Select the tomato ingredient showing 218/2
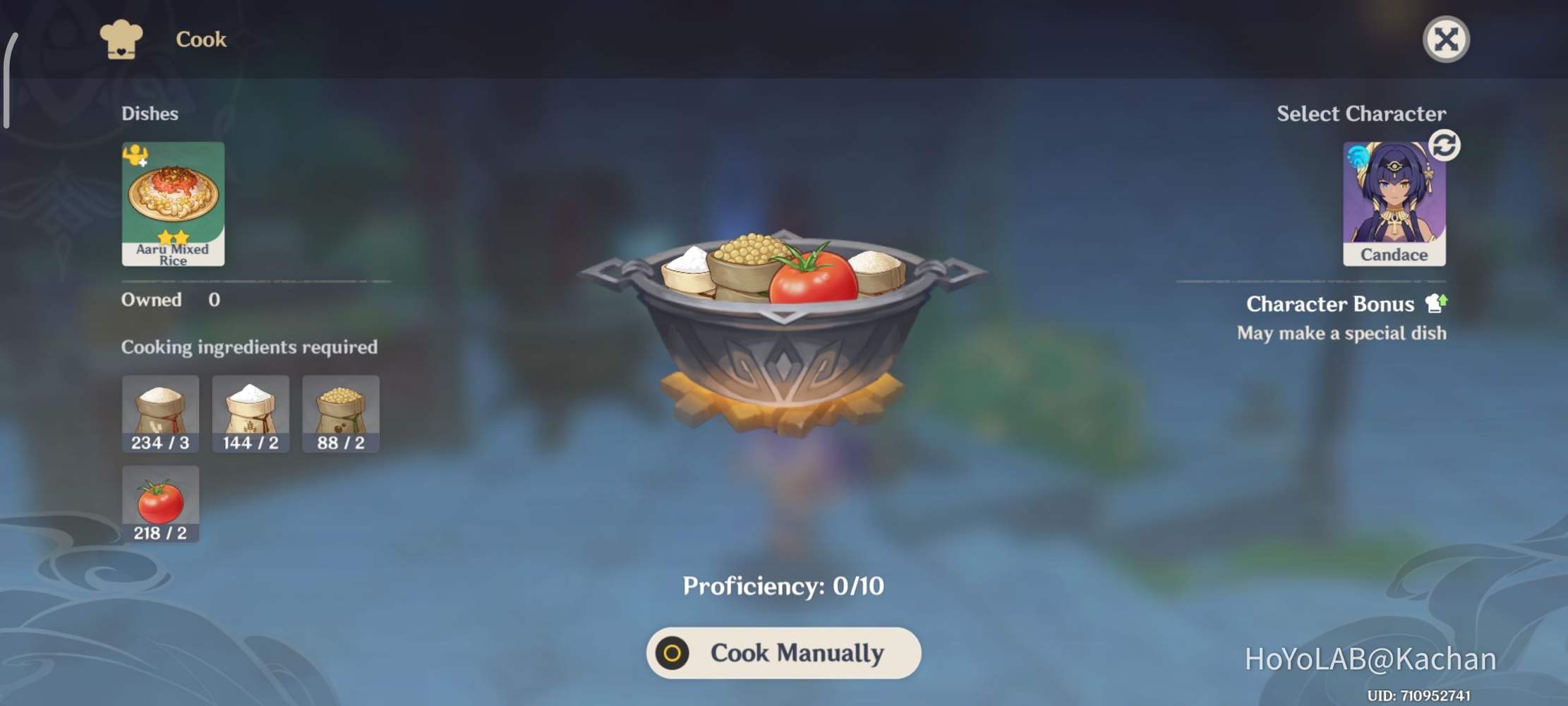The width and height of the screenshot is (1568, 706). click(160, 503)
